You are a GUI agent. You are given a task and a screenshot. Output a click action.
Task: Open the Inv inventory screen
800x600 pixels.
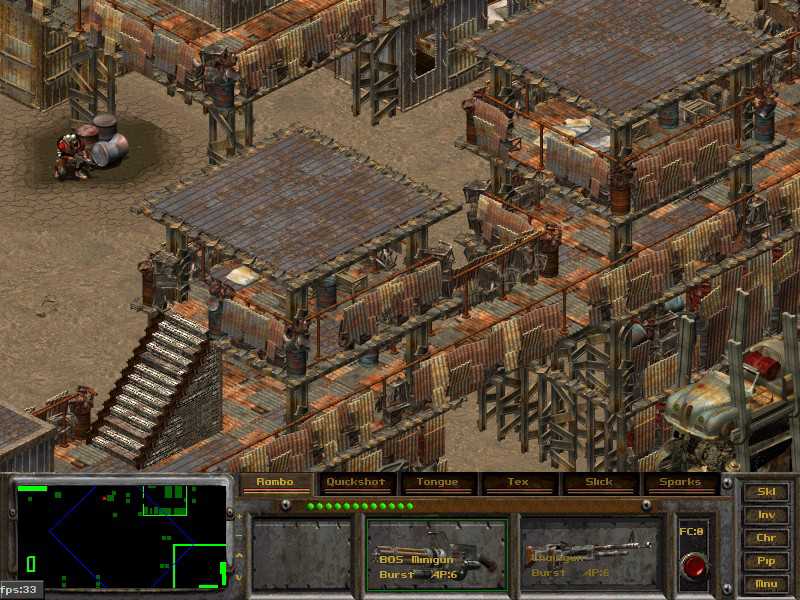766,515
